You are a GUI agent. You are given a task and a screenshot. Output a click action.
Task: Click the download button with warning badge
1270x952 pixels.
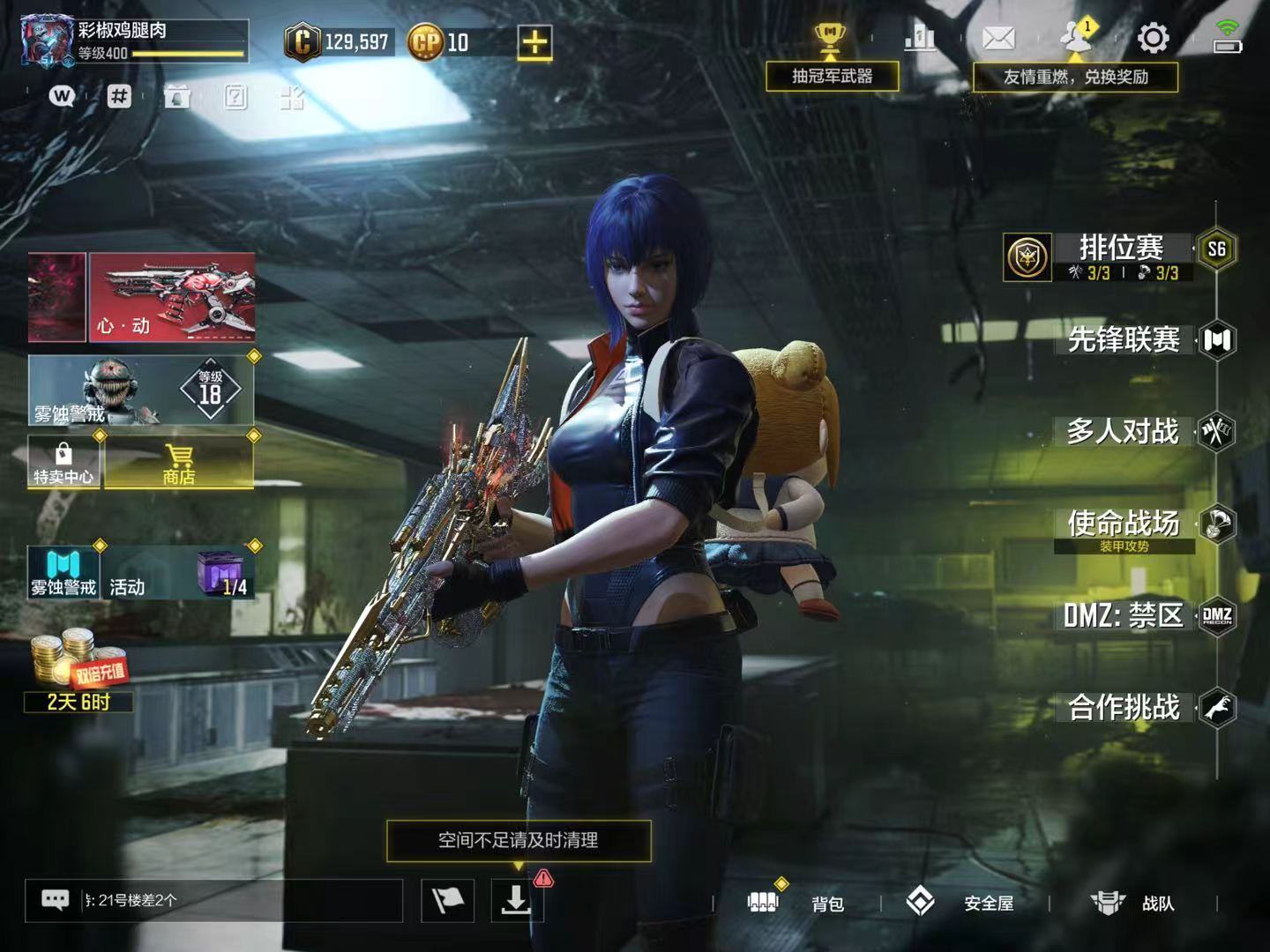click(x=516, y=900)
